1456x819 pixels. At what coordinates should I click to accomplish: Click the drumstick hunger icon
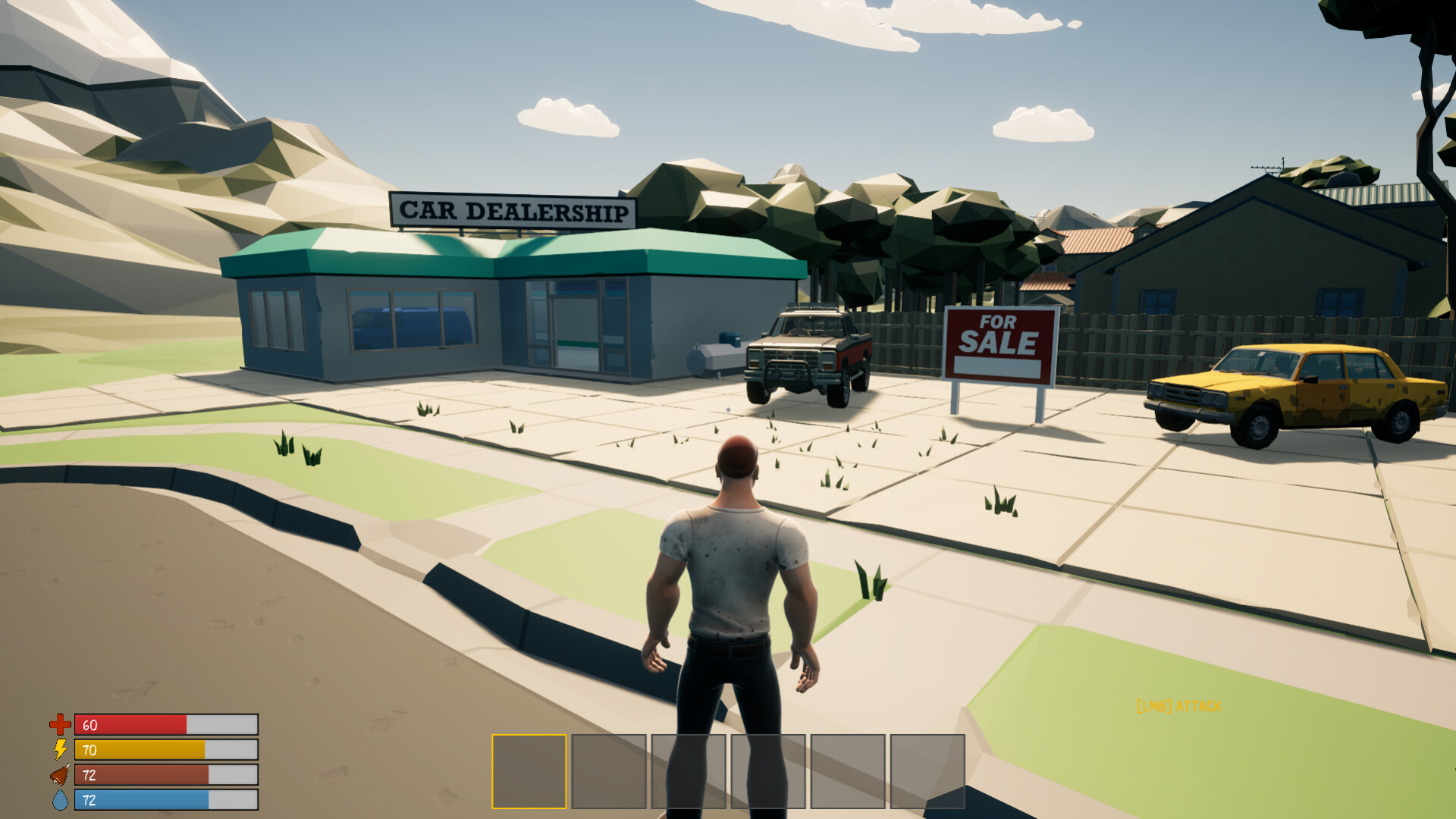coord(59,776)
